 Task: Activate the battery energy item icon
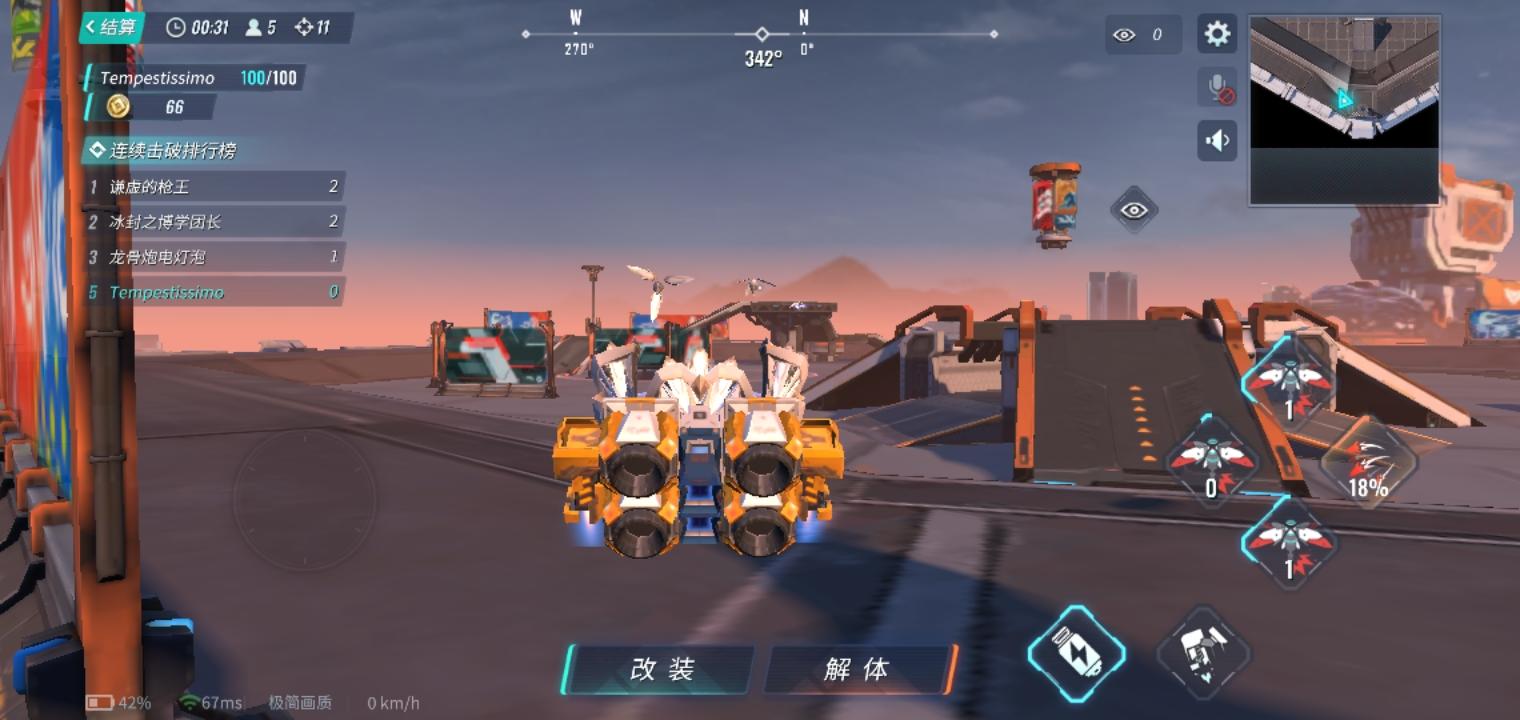(x=1077, y=655)
